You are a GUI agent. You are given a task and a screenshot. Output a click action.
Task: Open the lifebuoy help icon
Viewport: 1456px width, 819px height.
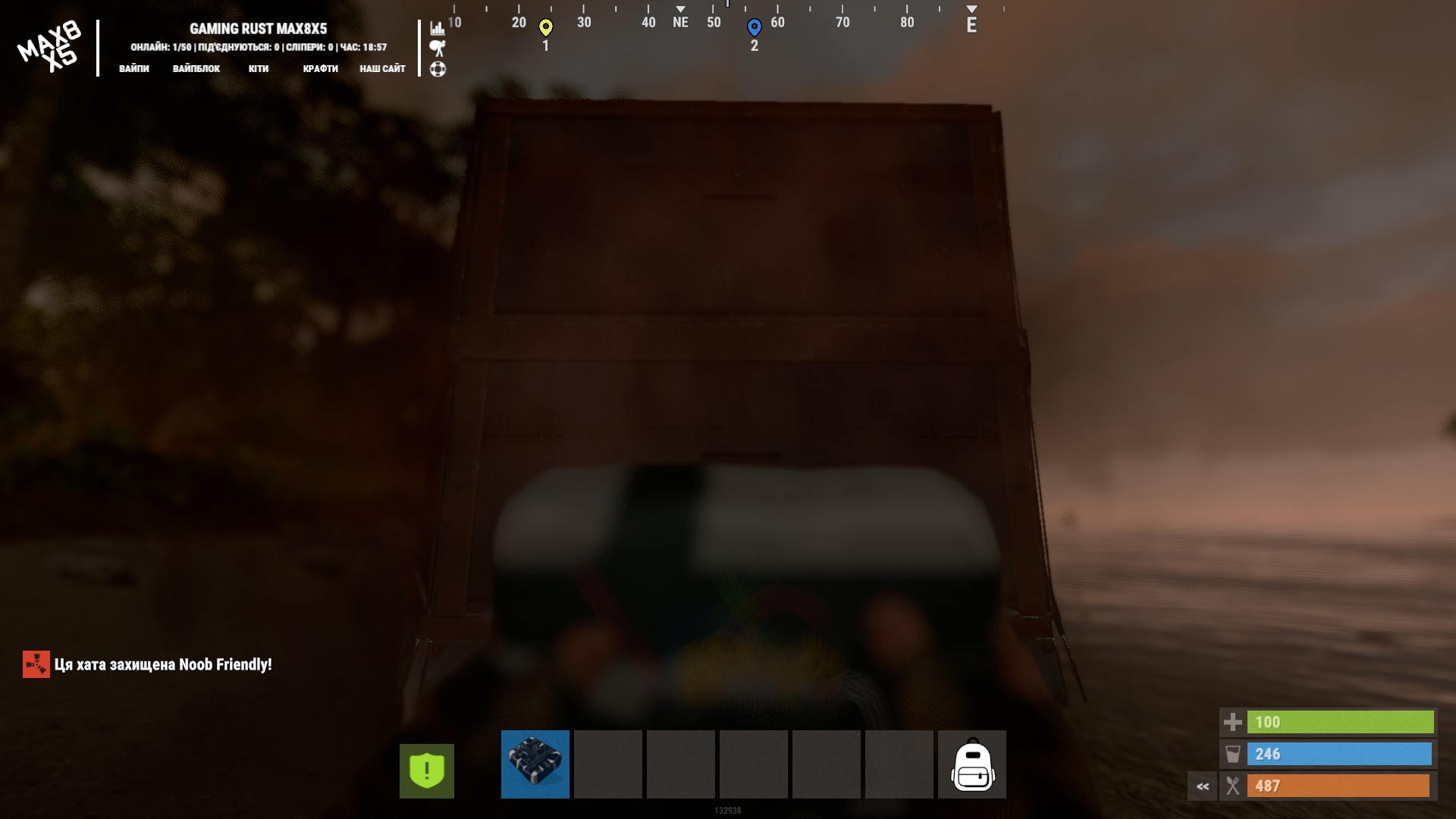point(438,69)
